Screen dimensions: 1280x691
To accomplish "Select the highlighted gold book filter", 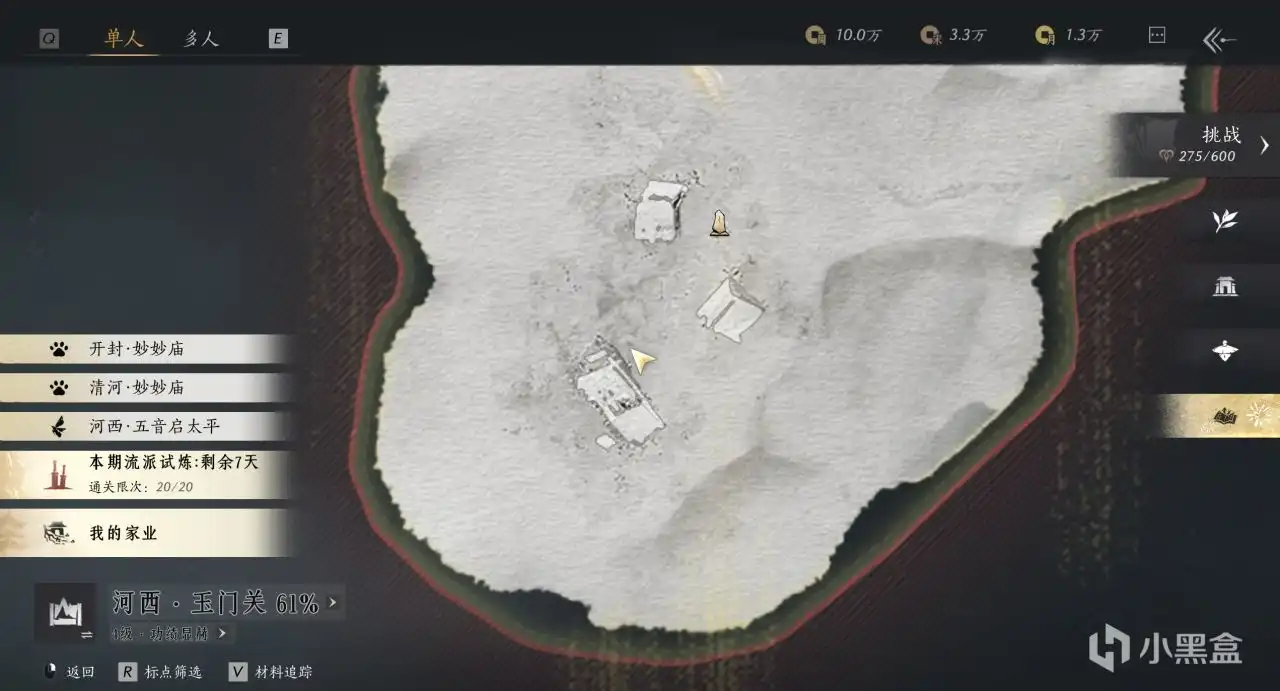I will click(x=1226, y=415).
